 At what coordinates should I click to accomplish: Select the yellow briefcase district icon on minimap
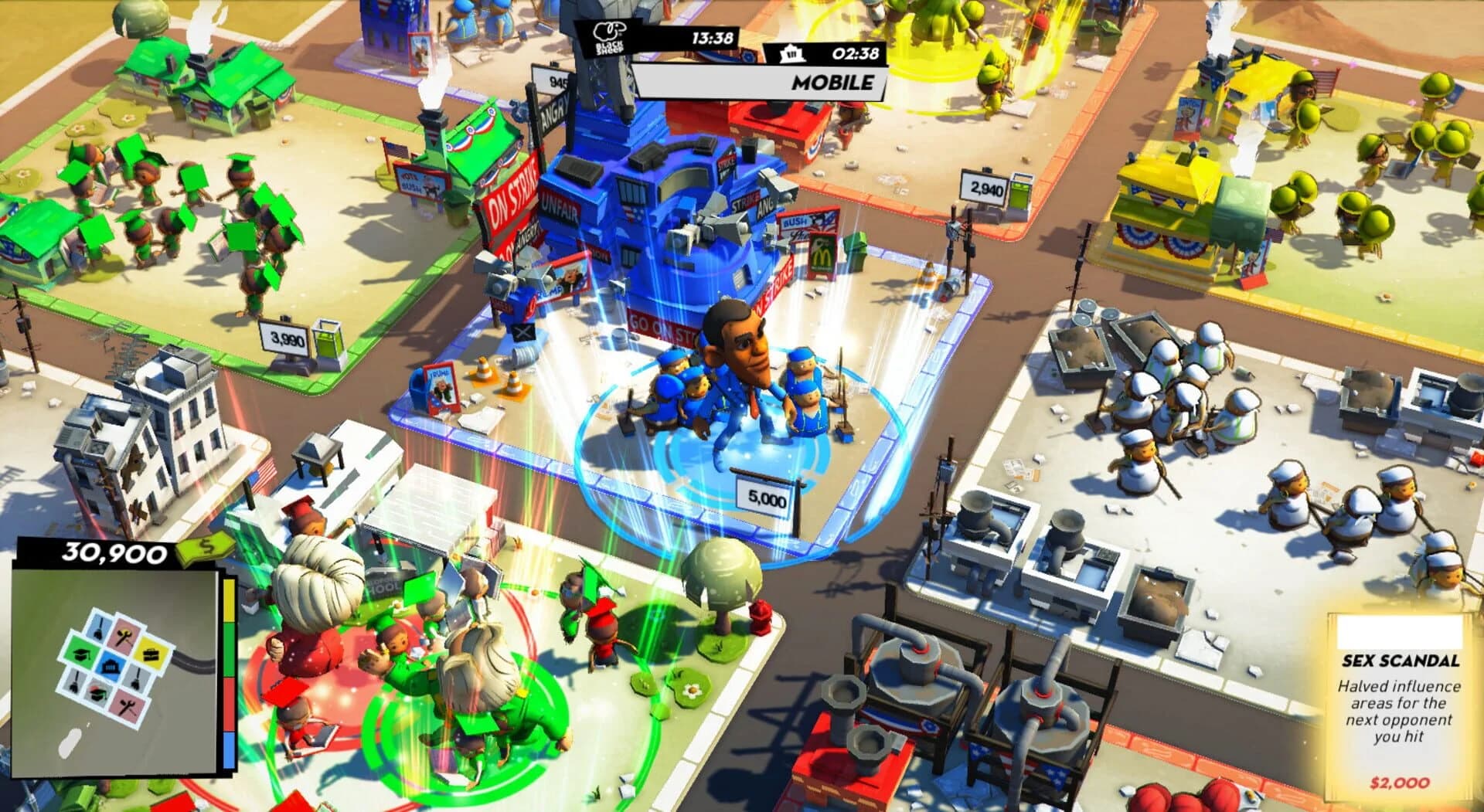pyautogui.click(x=151, y=654)
